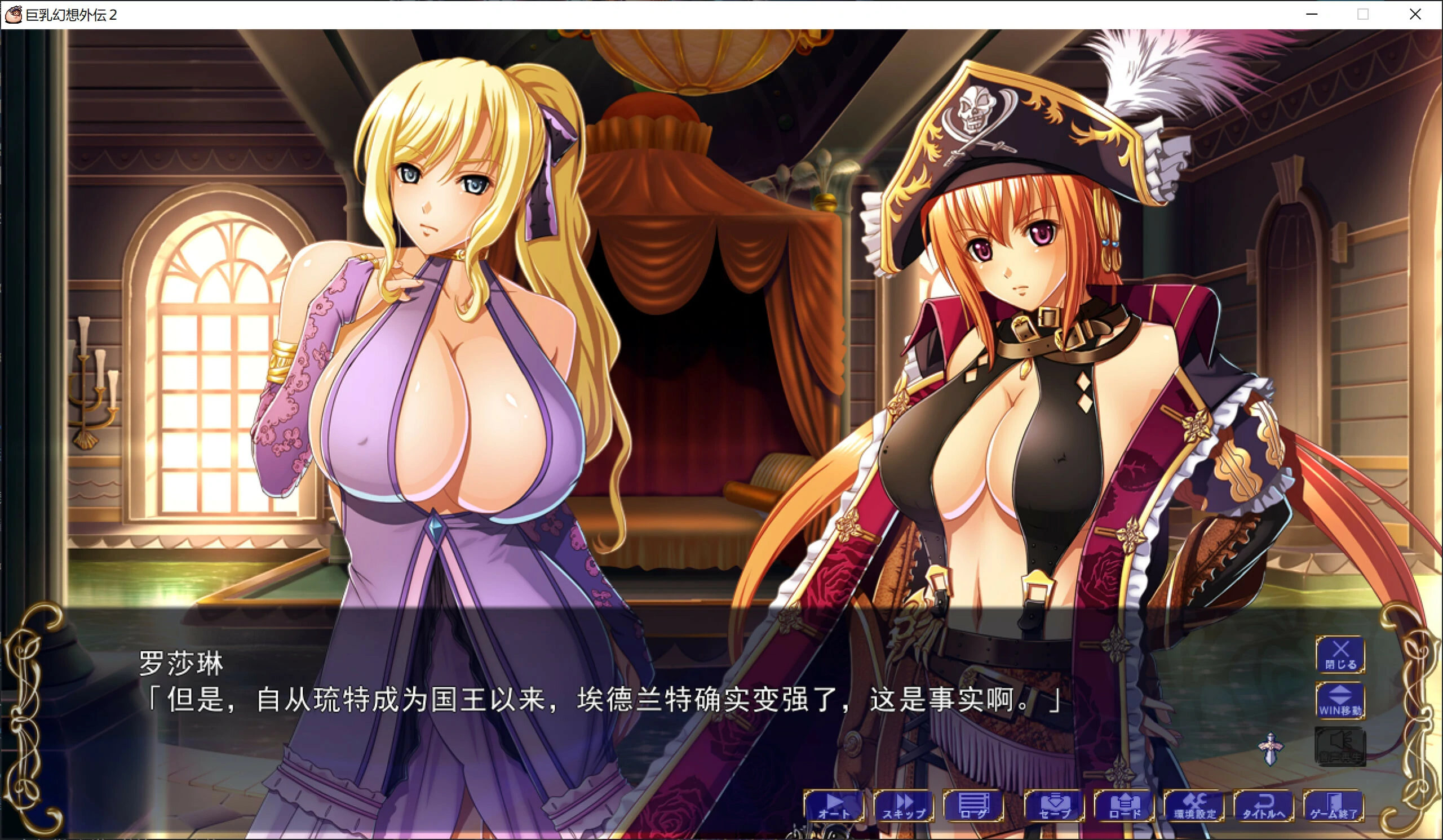Image resolution: width=1443 pixels, height=840 pixels.
Task: Minimize the game window
Action: (x=1312, y=14)
